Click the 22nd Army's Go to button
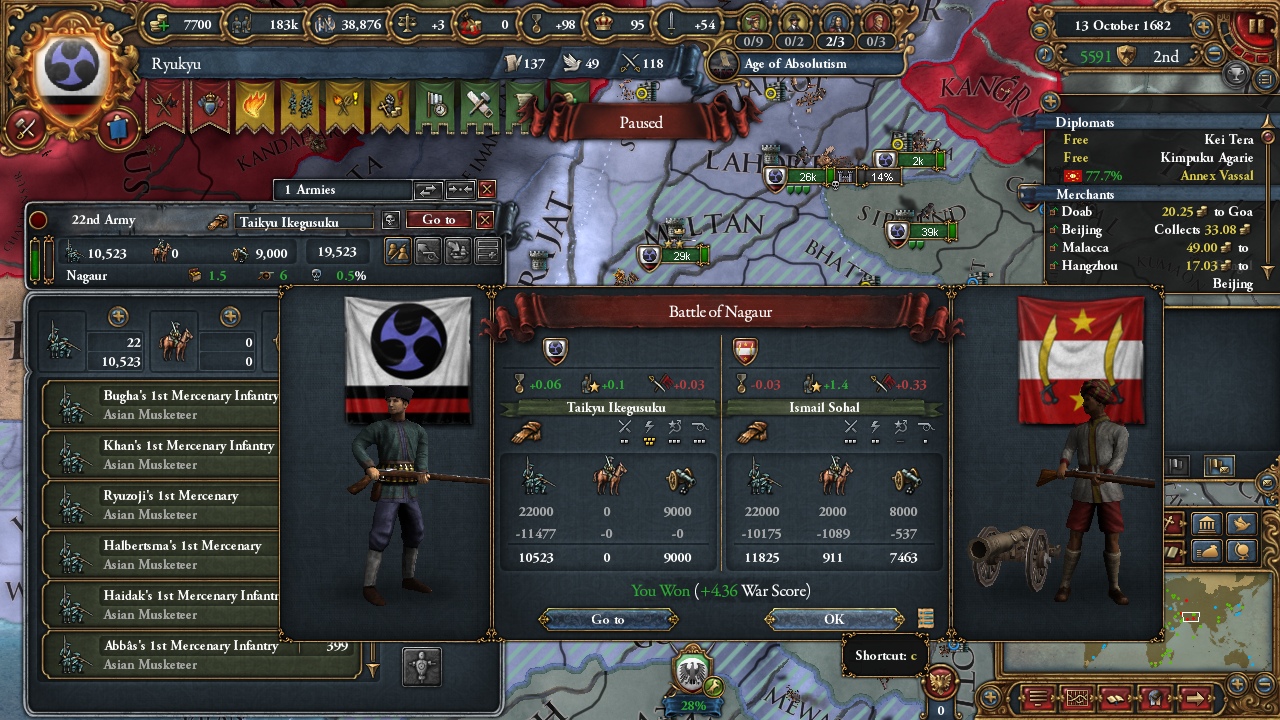1280x720 pixels. pyautogui.click(x=438, y=220)
